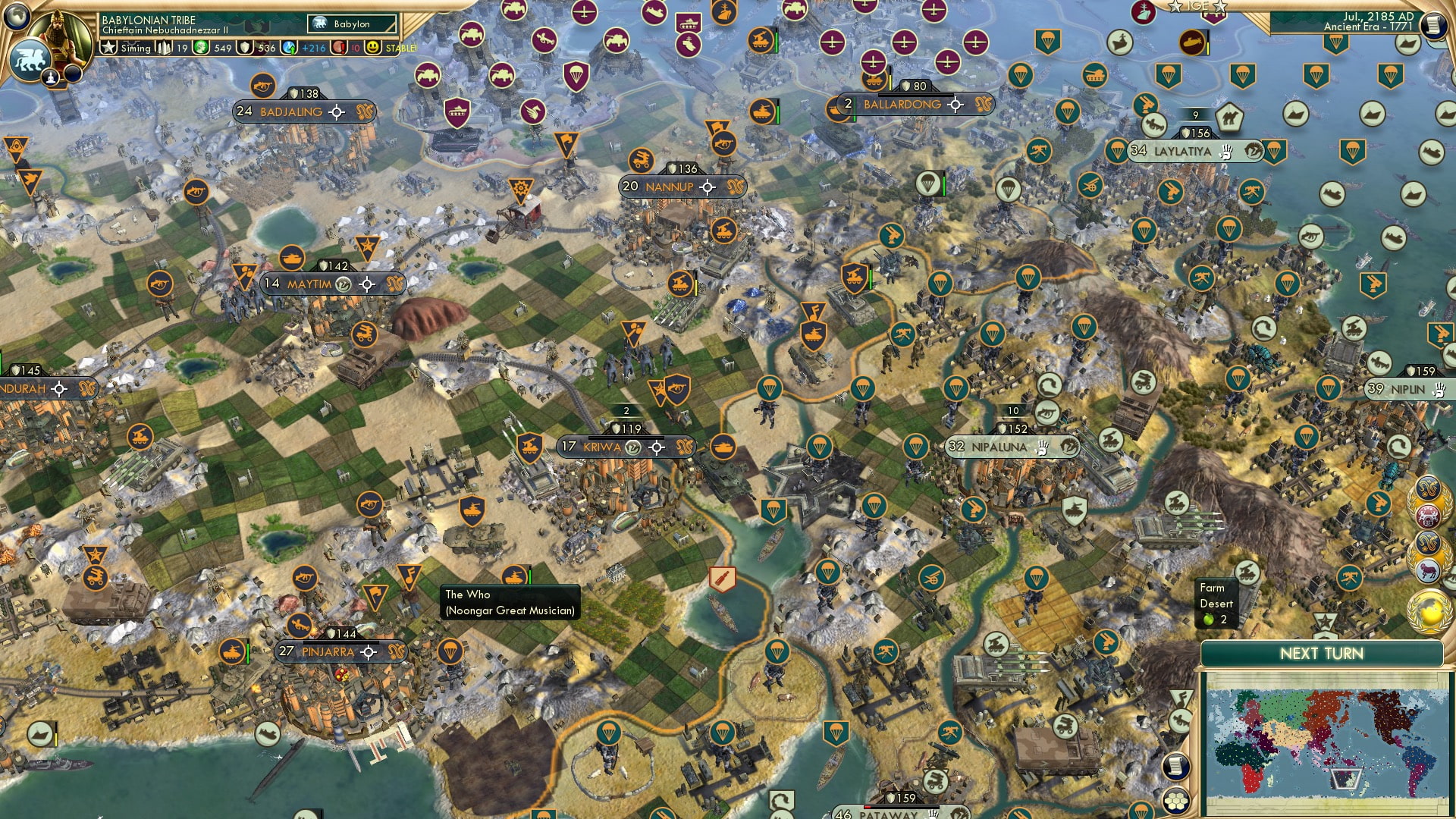Click the ship notification bubble under the date banner

[1407, 44]
